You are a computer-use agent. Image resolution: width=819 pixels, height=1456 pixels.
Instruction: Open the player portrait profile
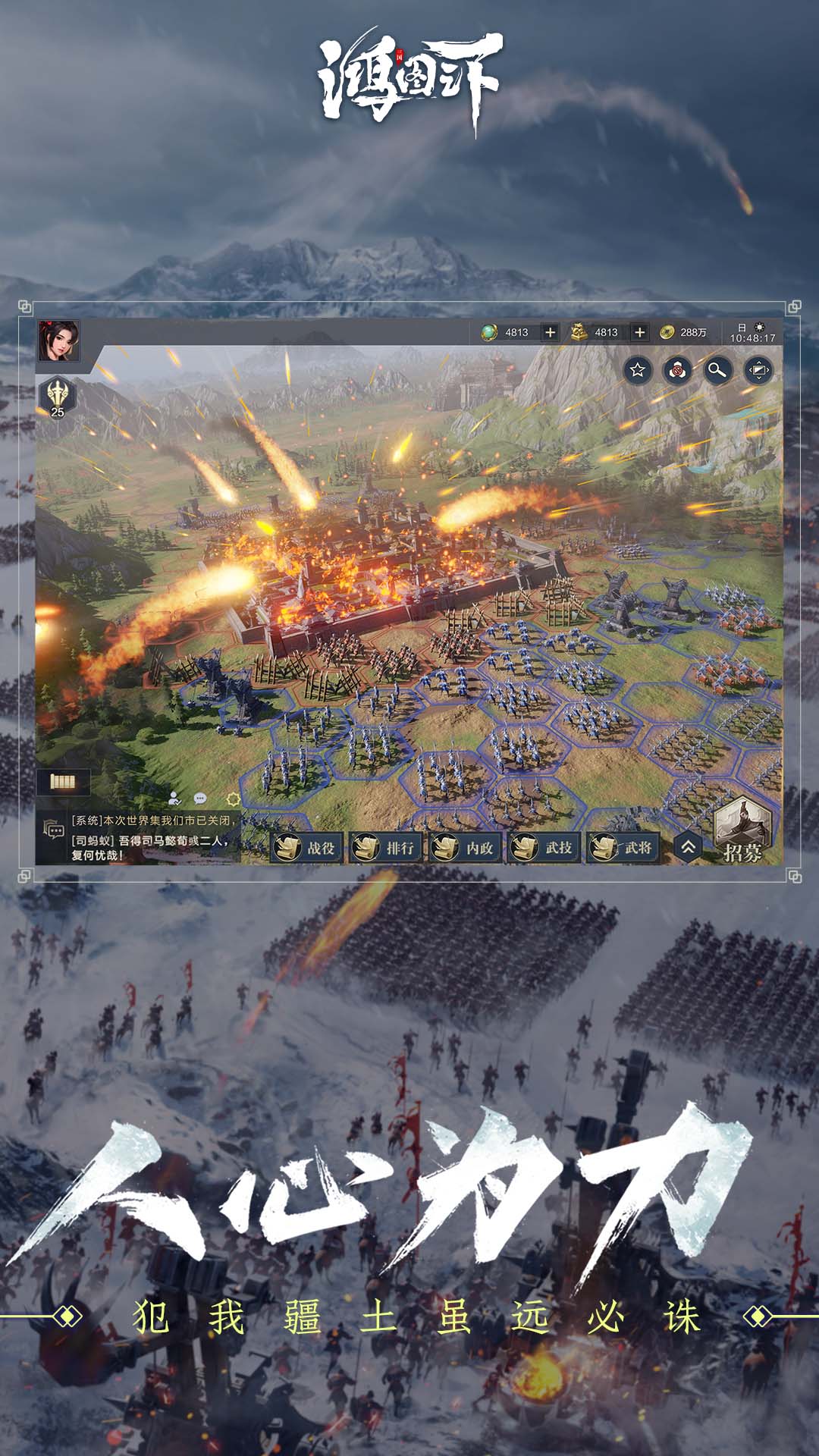click(x=58, y=340)
